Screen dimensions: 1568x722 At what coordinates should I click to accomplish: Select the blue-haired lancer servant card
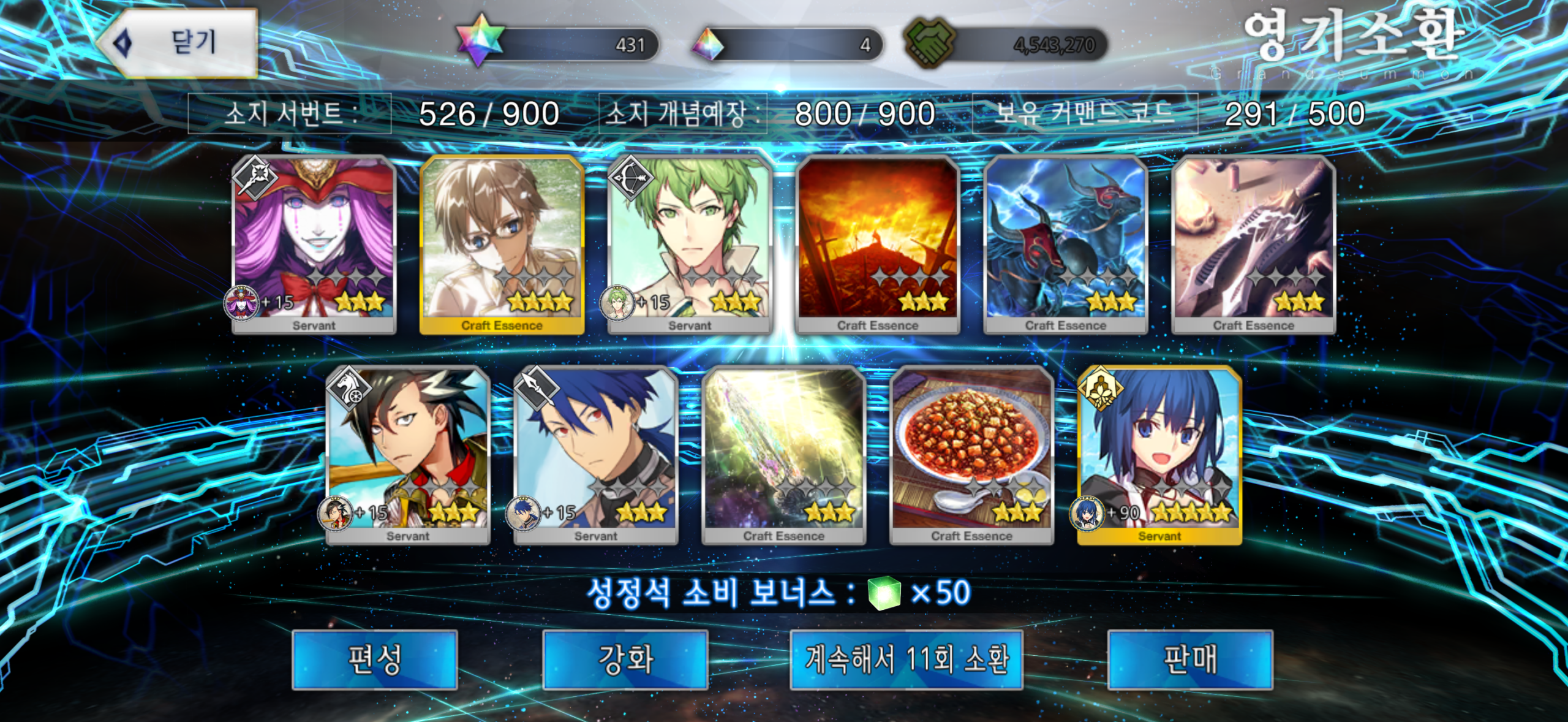pos(596,454)
